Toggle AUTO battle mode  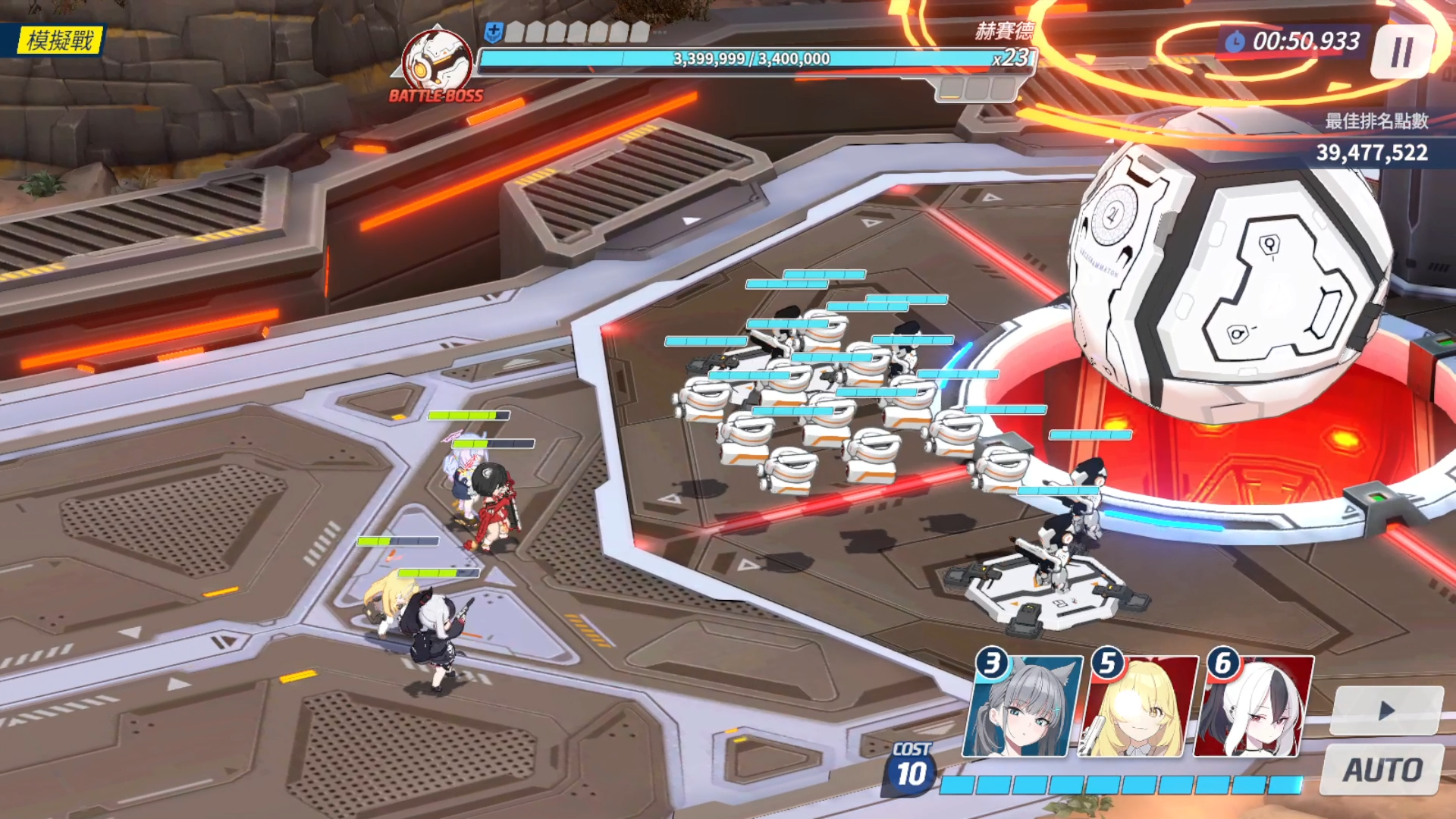[x=1382, y=770]
